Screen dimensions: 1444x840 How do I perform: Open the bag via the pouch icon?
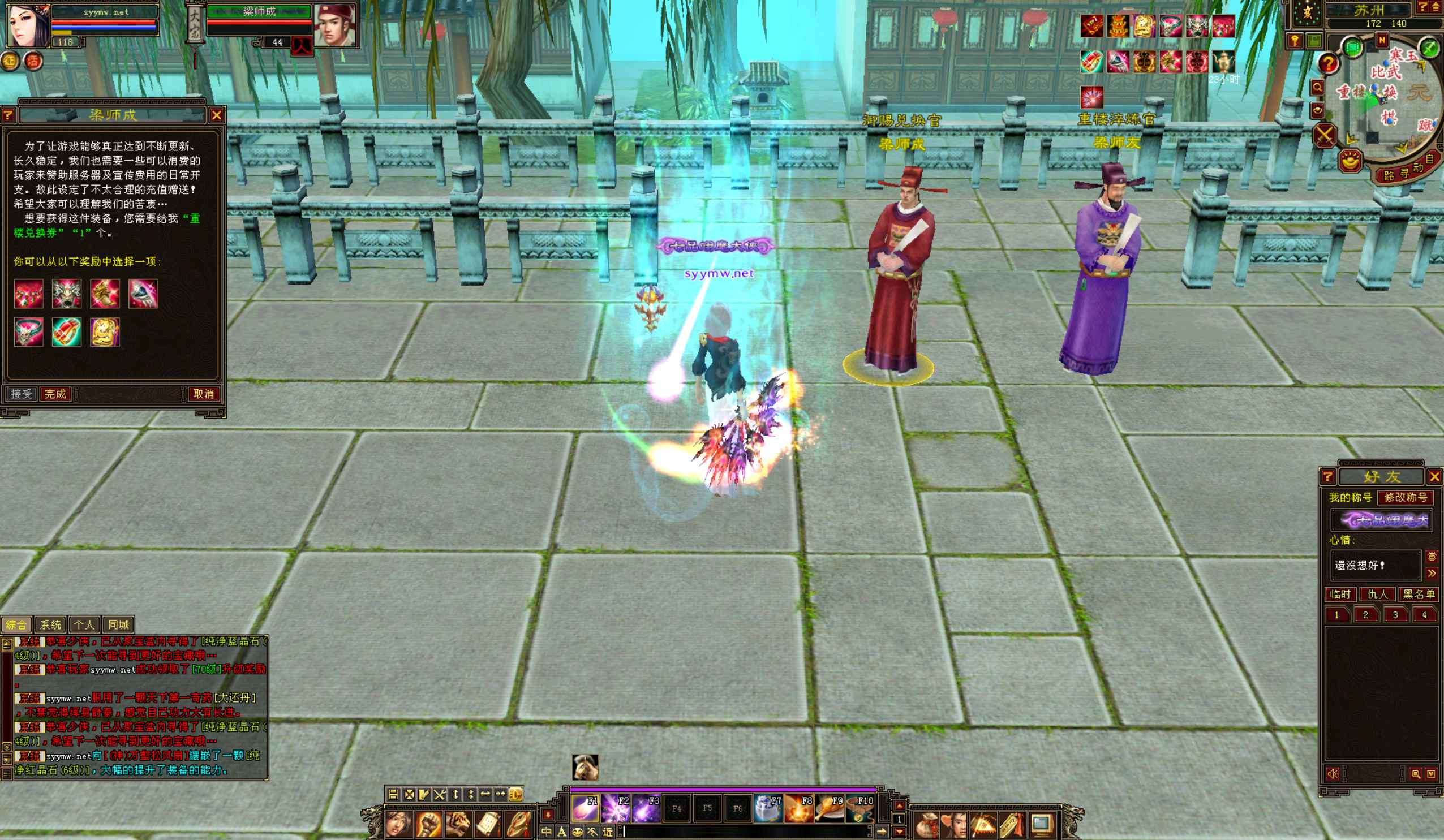pyautogui.click(x=926, y=826)
